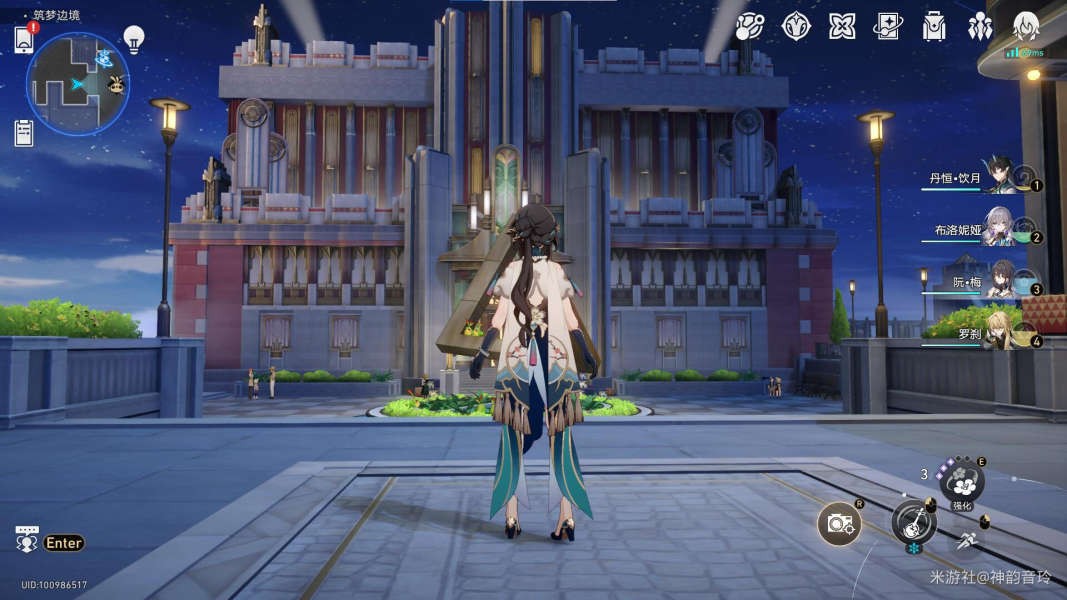The width and height of the screenshot is (1067, 600).
Task: Open the star card warp icon
Action: coord(888,27)
